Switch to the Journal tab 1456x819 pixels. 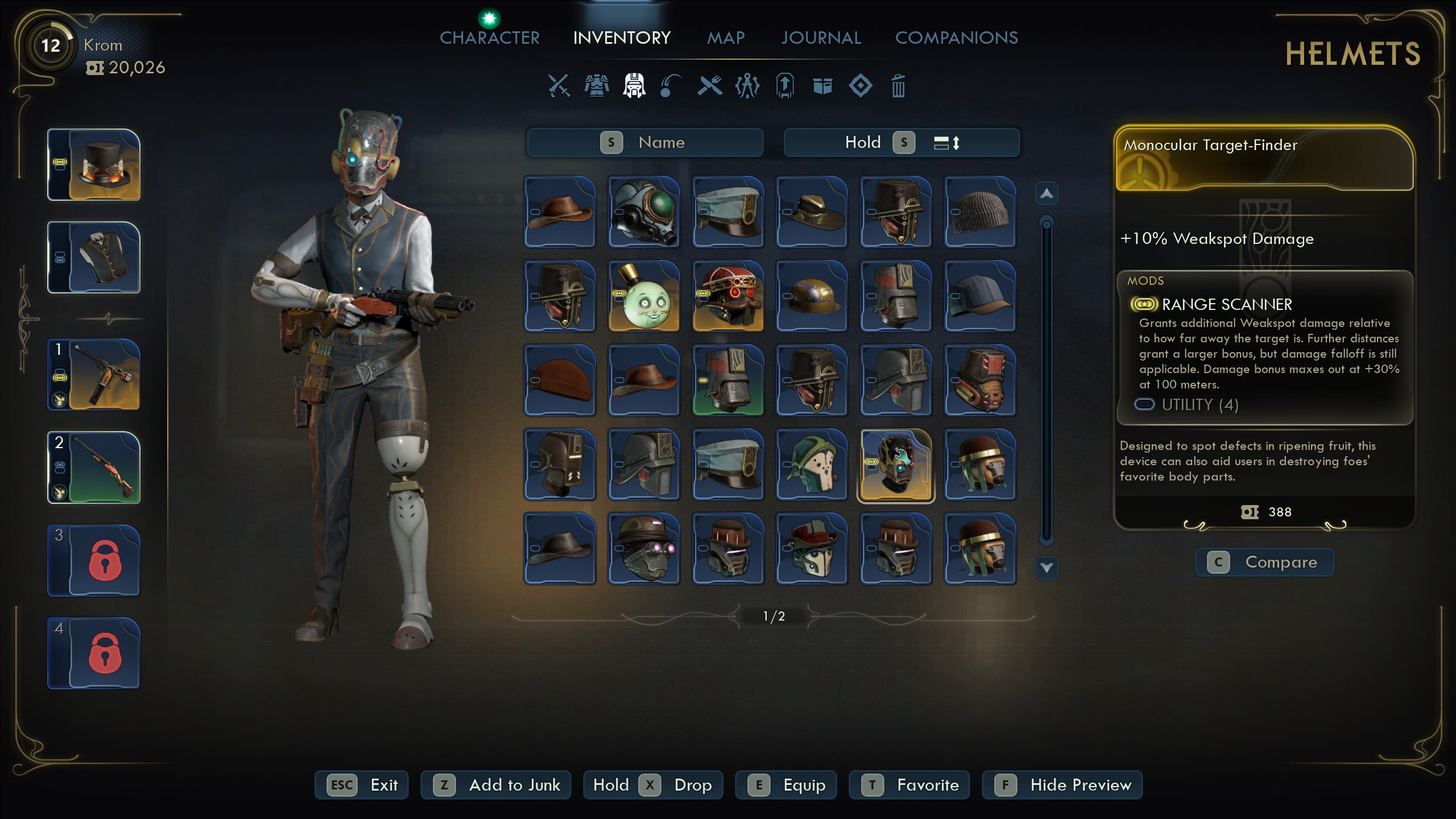[821, 38]
